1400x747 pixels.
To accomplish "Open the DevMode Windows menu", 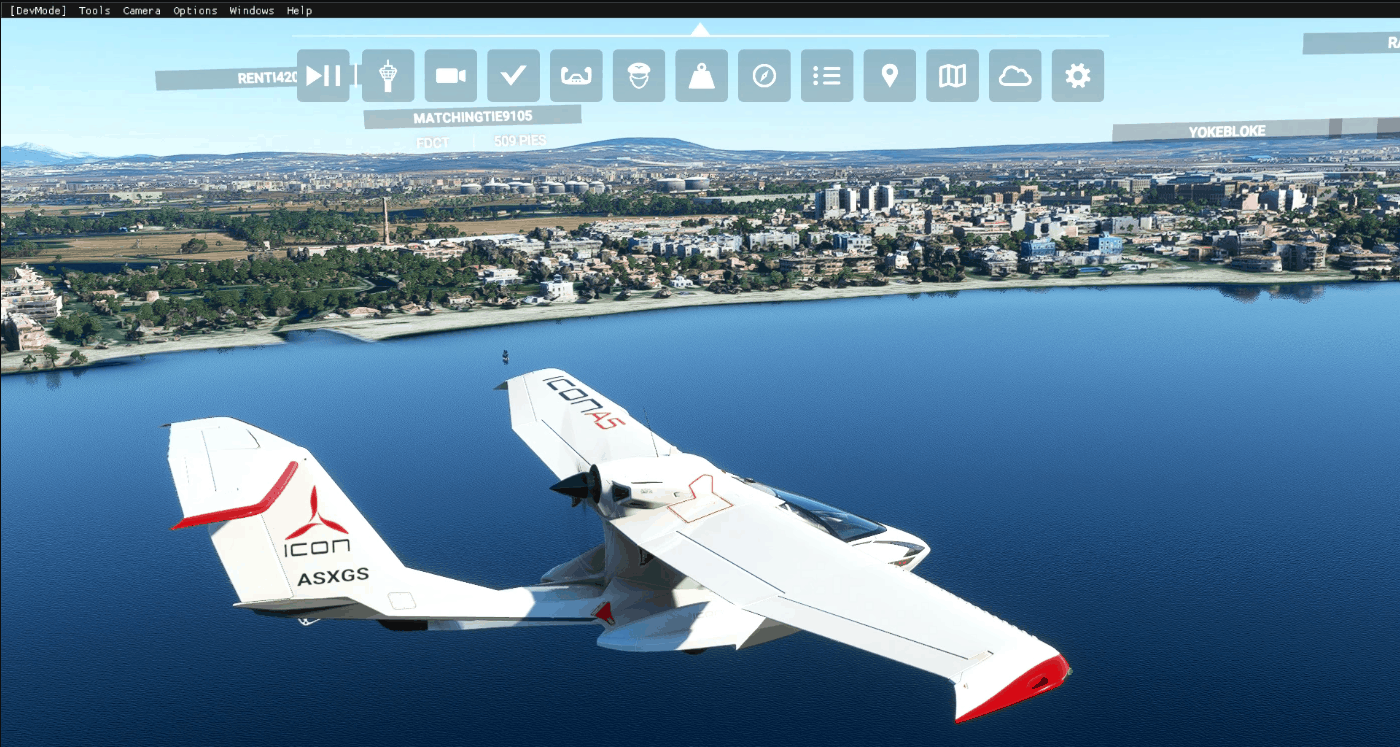I will click(252, 11).
